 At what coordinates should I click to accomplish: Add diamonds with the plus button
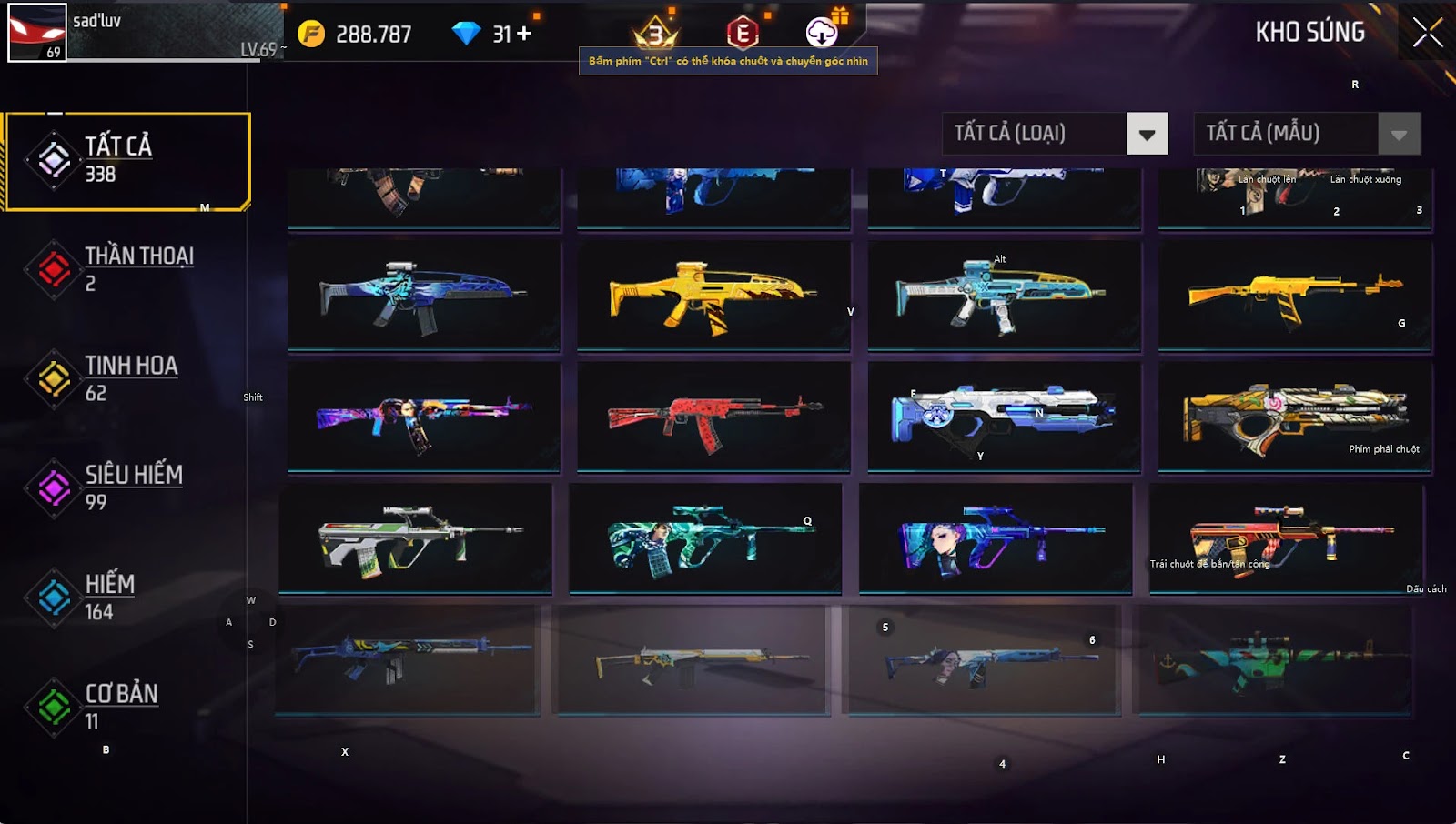(524, 34)
